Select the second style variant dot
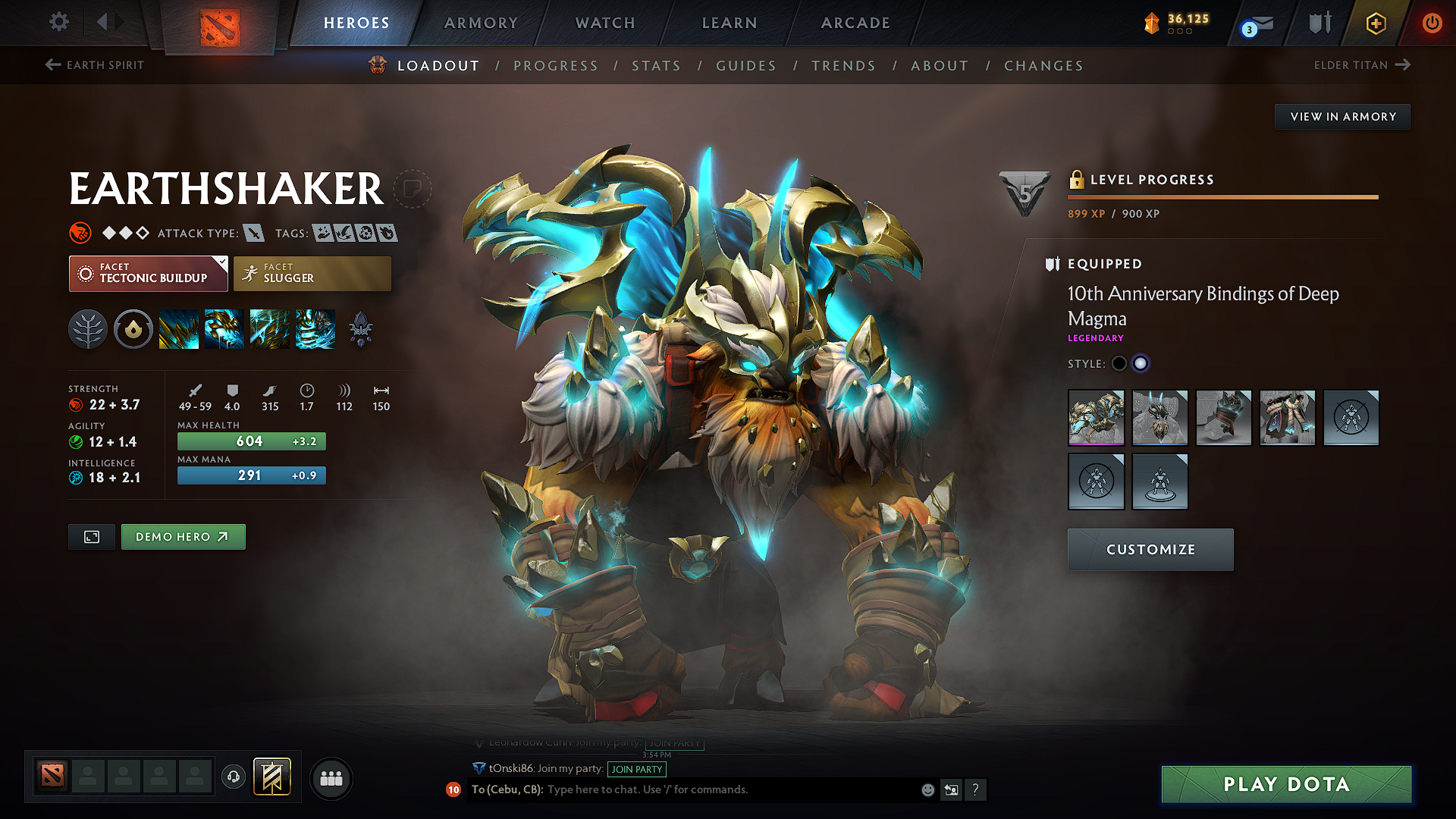This screenshot has width=1456, height=819. [1141, 363]
